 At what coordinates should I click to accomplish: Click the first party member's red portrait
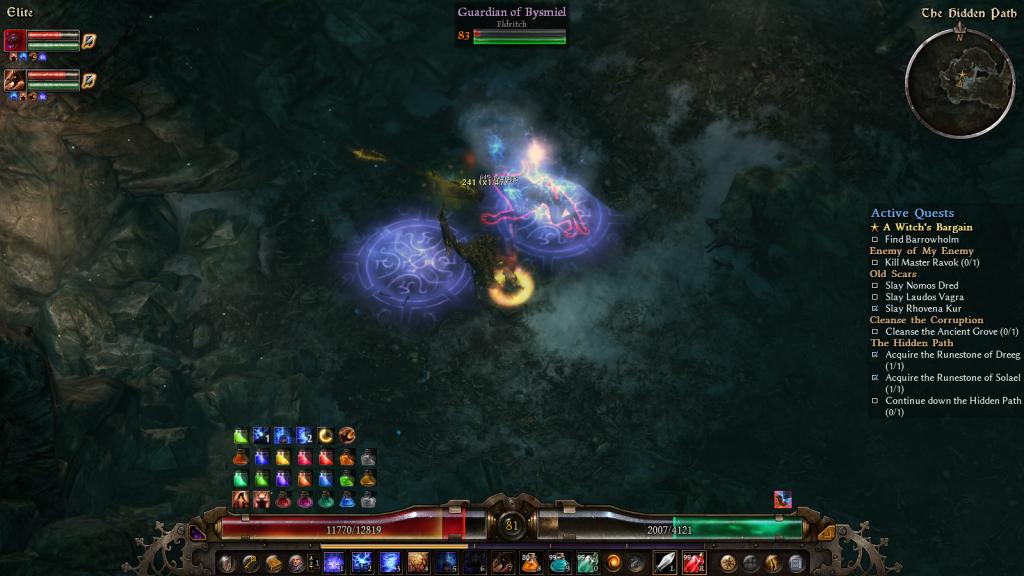pos(15,40)
